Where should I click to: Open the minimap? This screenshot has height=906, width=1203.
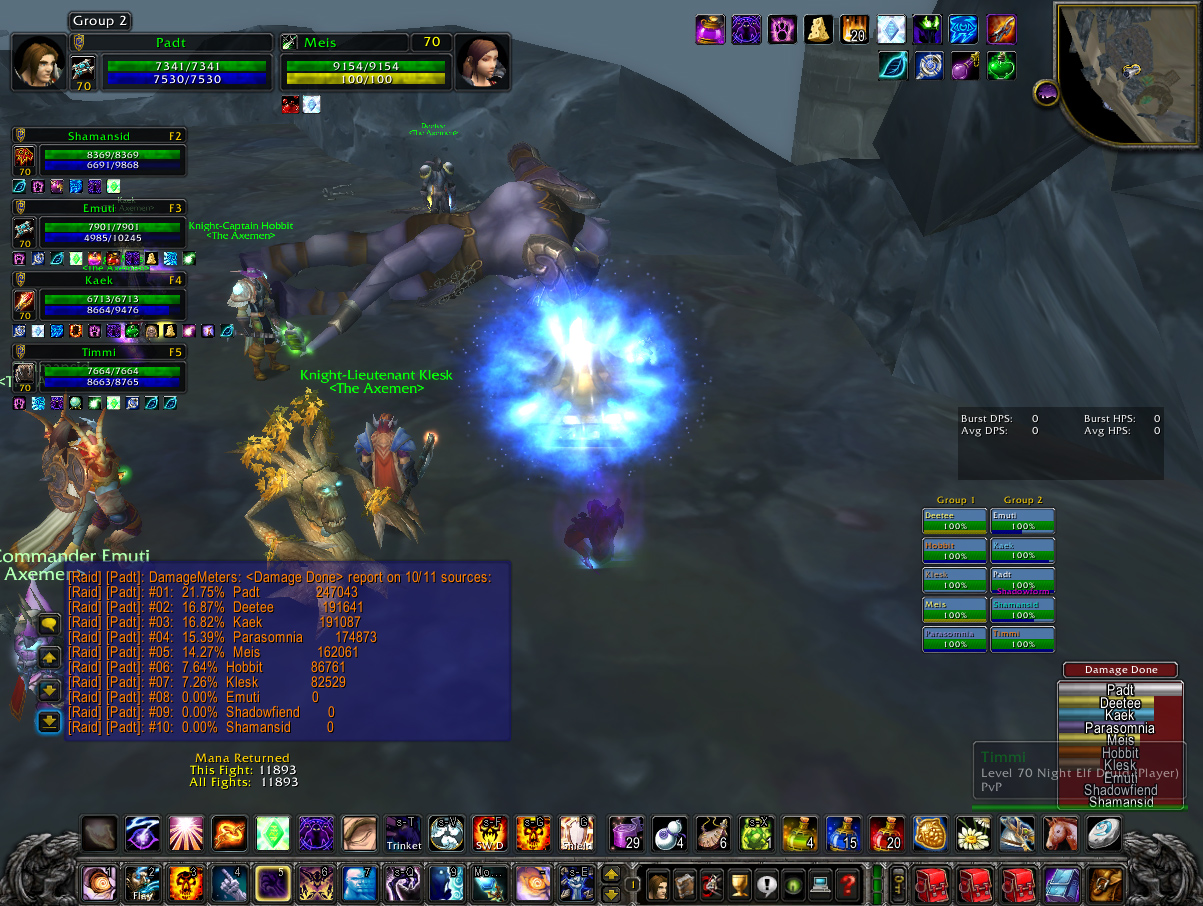click(1128, 70)
